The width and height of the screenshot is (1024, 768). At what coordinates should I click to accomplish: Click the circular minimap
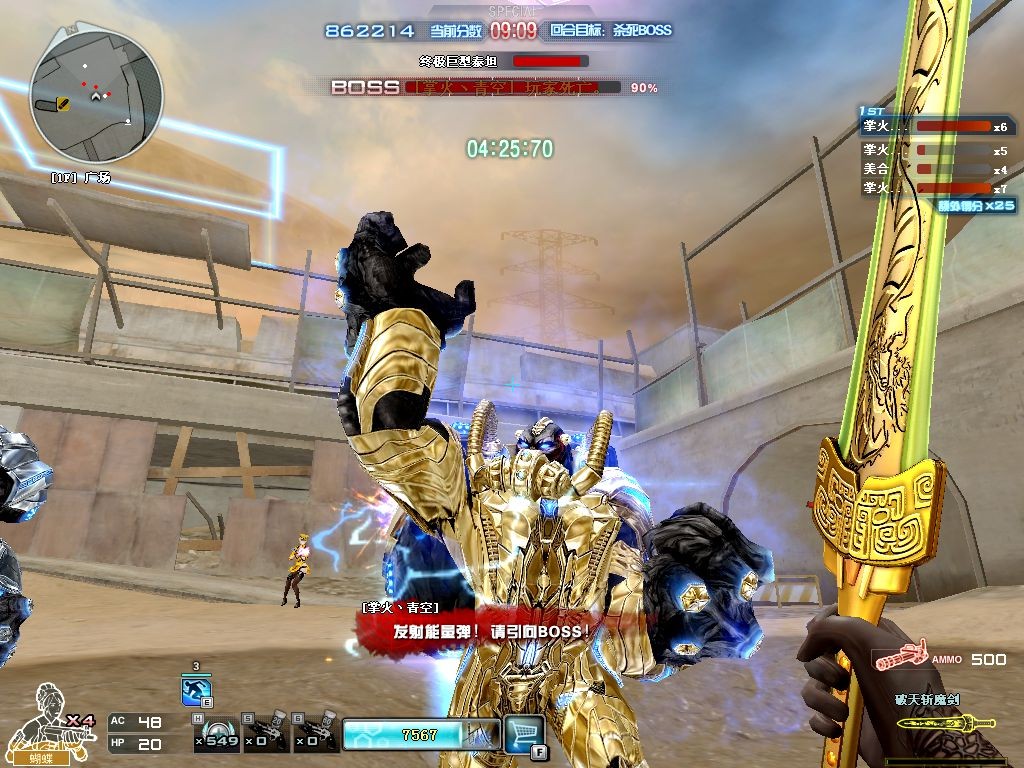coord(96,95)
